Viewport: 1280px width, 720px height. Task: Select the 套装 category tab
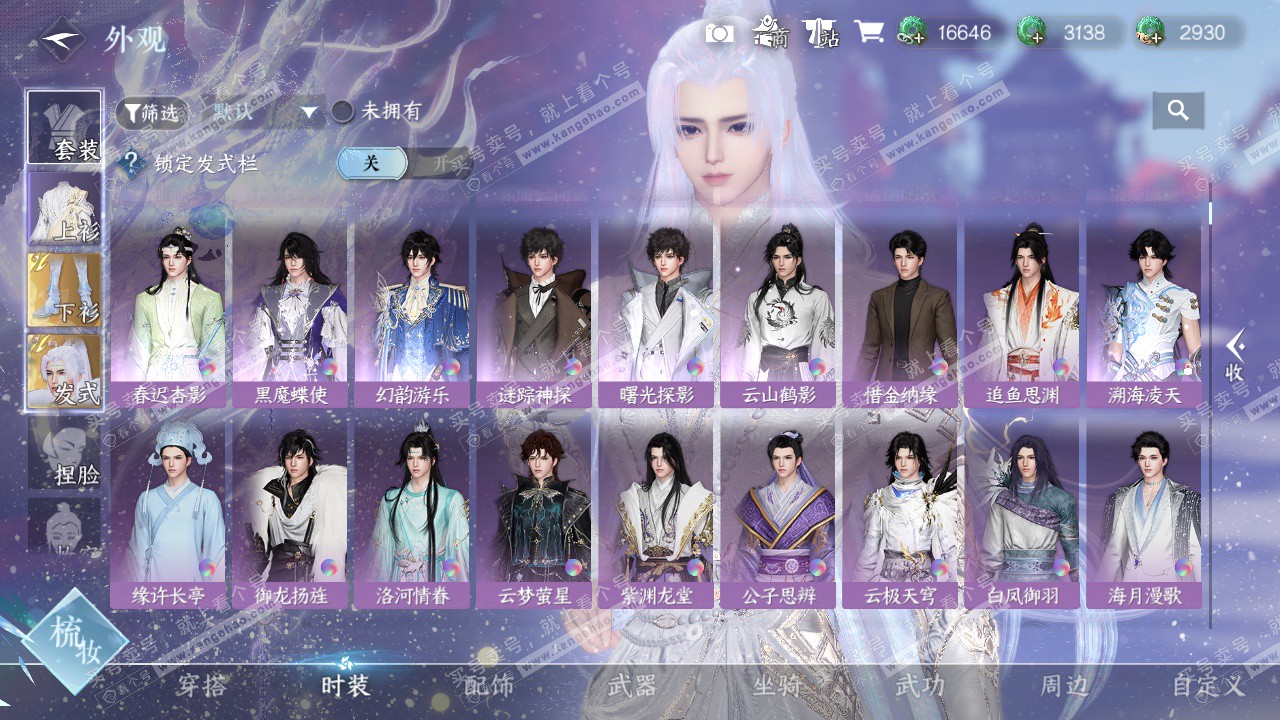(x=65, y=128)
